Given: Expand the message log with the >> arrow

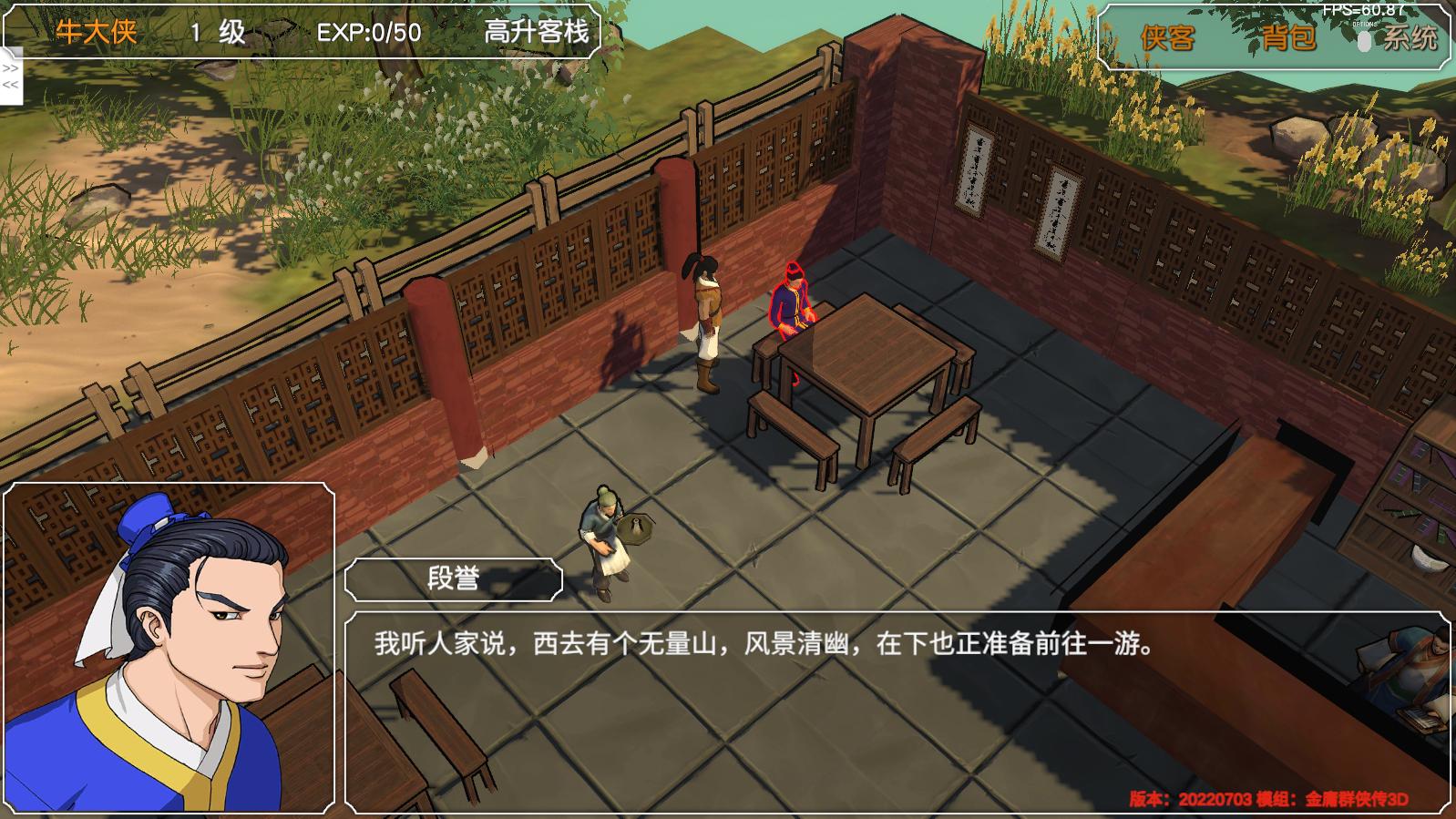Looking at the screenshot, I should tap(10, 68).
